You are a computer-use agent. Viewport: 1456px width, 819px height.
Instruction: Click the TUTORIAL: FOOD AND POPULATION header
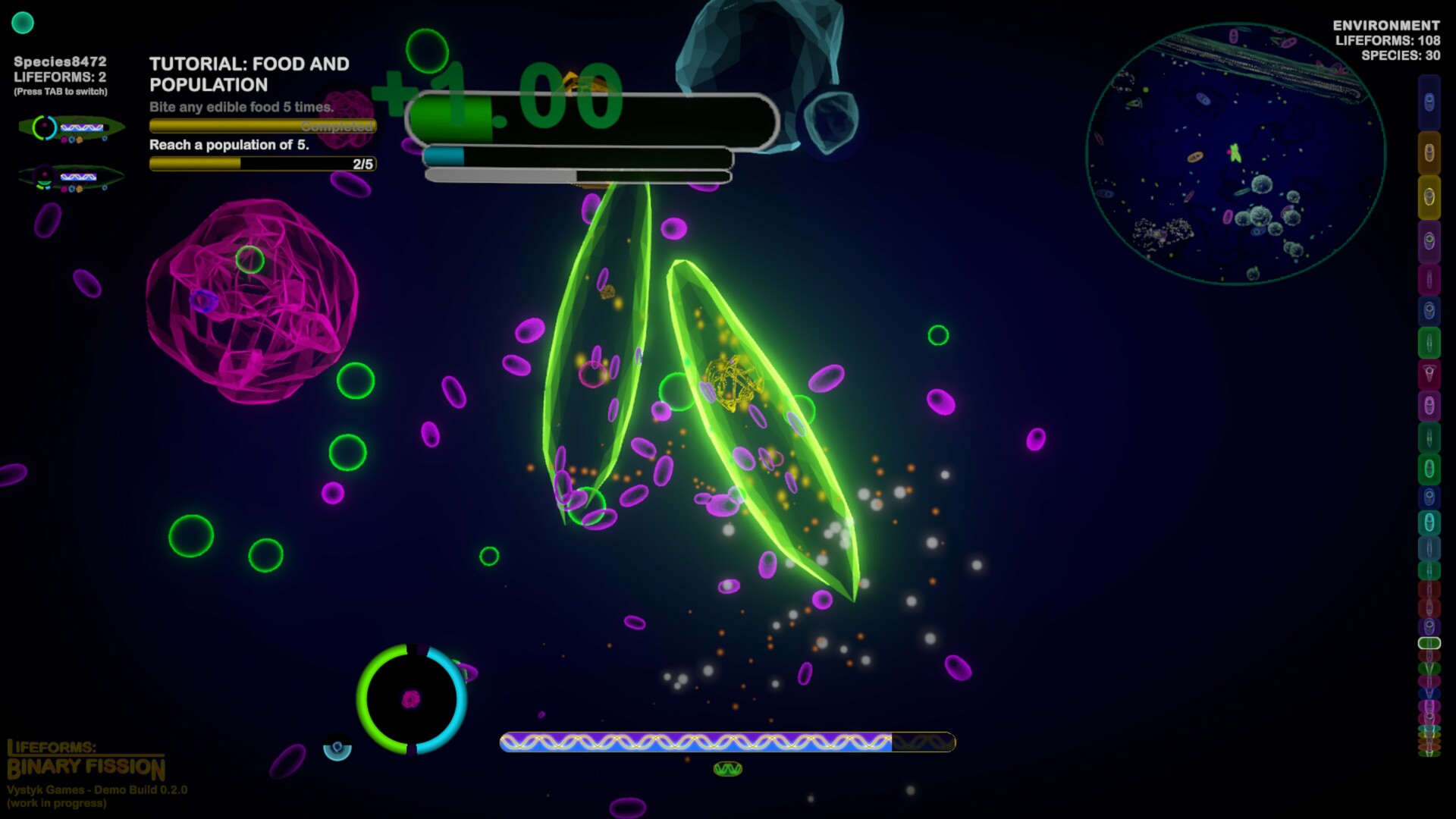(x=250, y=74)
